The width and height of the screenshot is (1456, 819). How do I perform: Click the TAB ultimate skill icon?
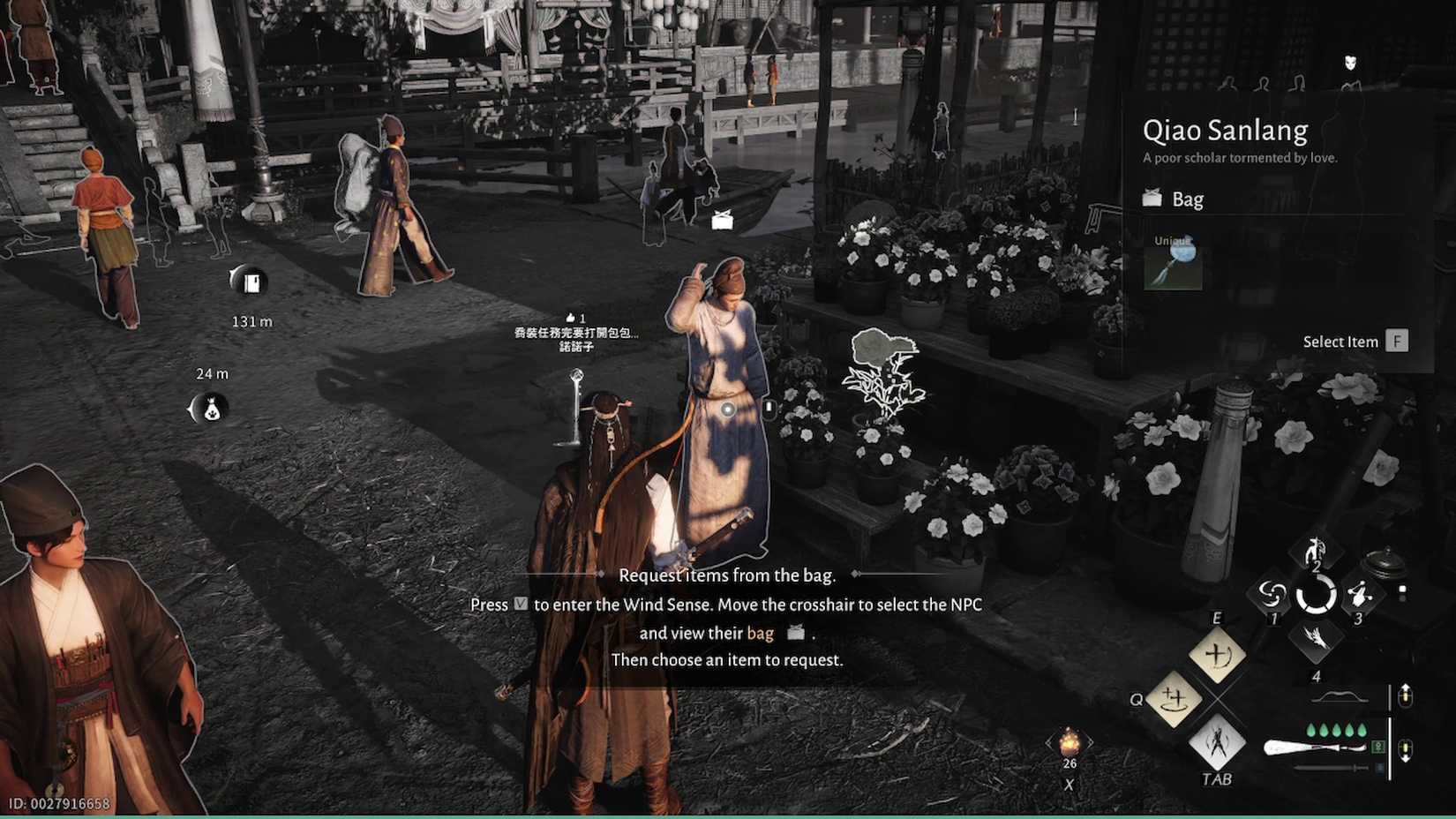click(1218, 745)
